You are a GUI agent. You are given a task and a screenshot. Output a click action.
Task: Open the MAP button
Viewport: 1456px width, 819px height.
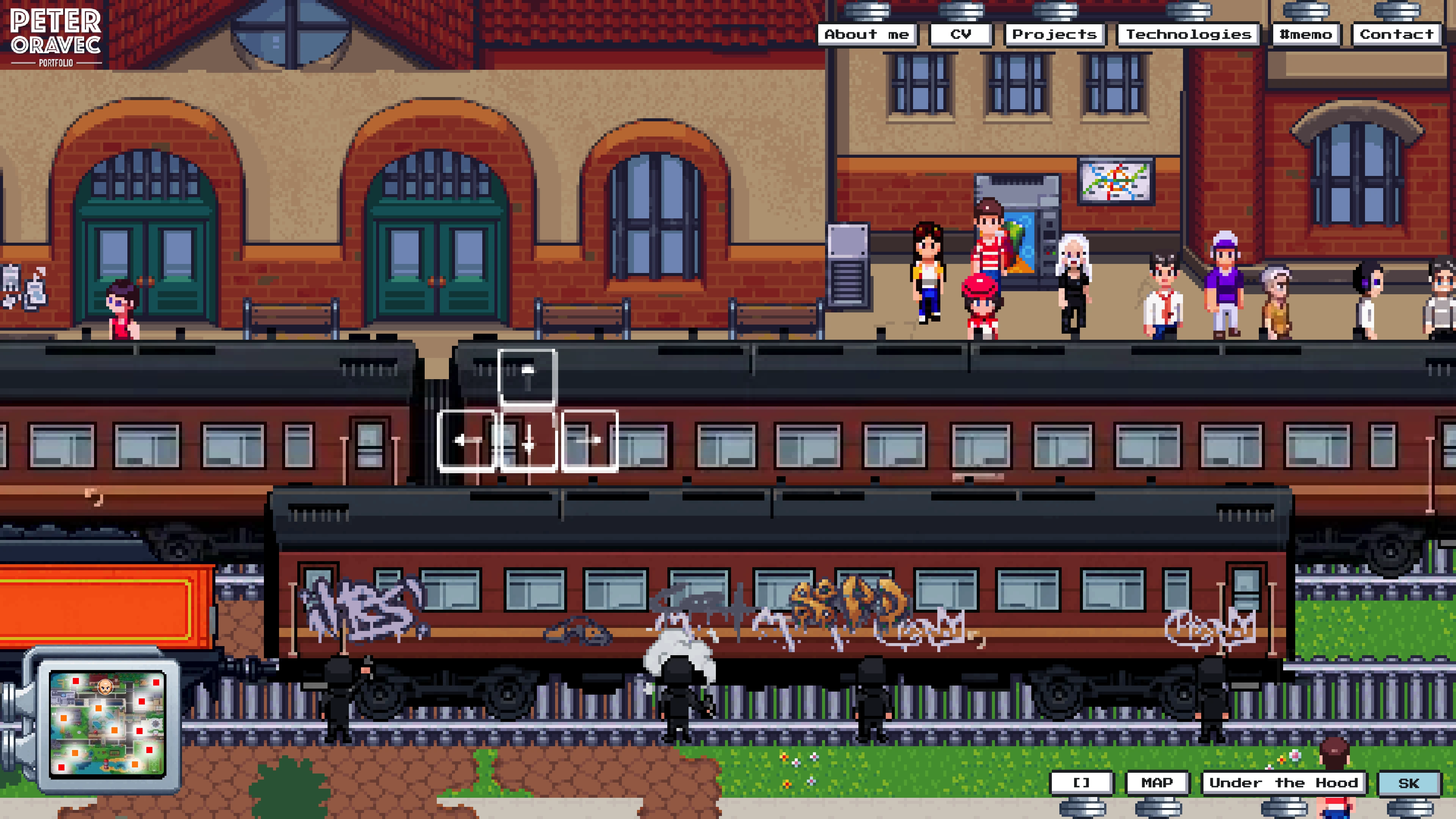pyautogui.click(x=1157, y=783)
